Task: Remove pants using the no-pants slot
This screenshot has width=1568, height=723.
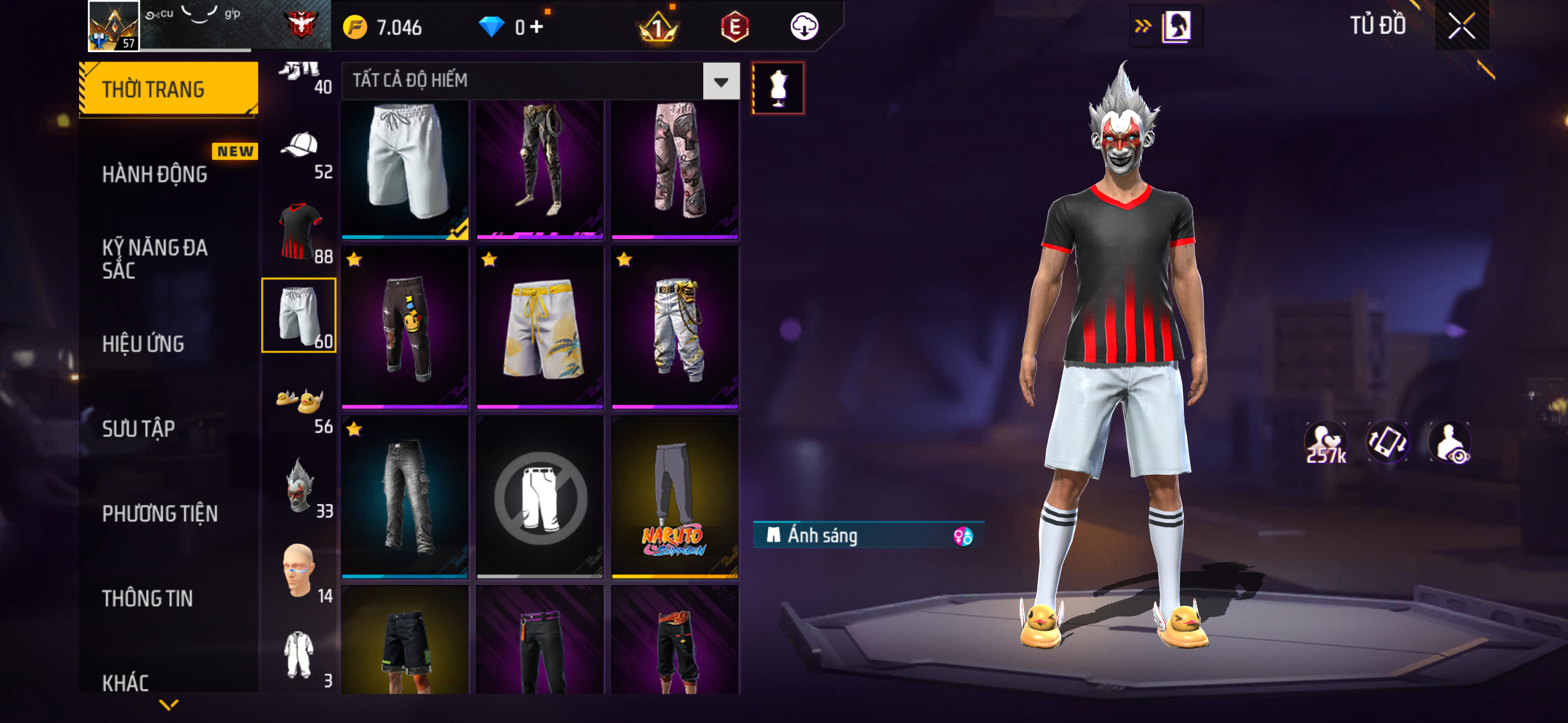Action: (x=539, y=496)
